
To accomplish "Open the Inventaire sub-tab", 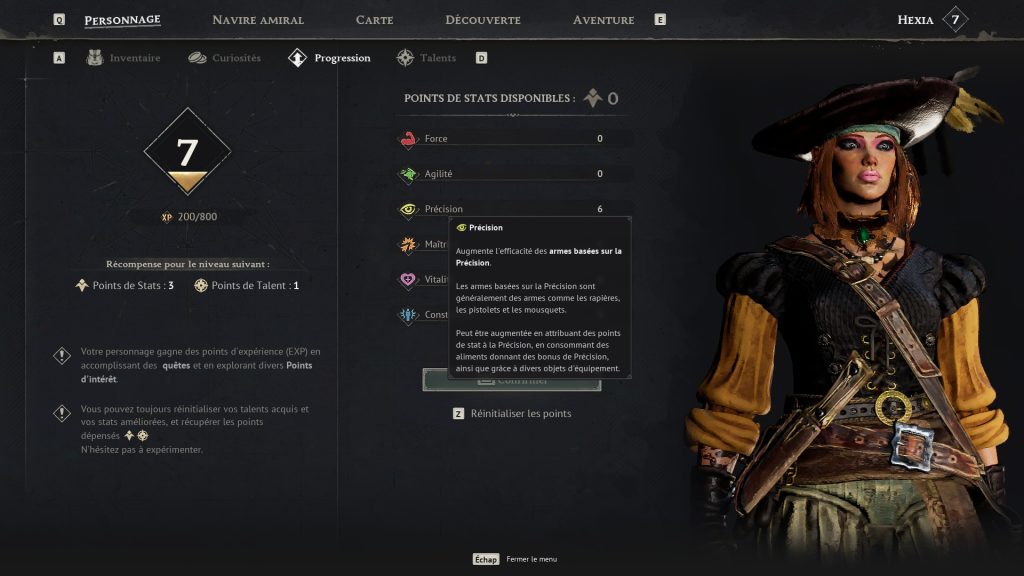I will click(124, 58).
